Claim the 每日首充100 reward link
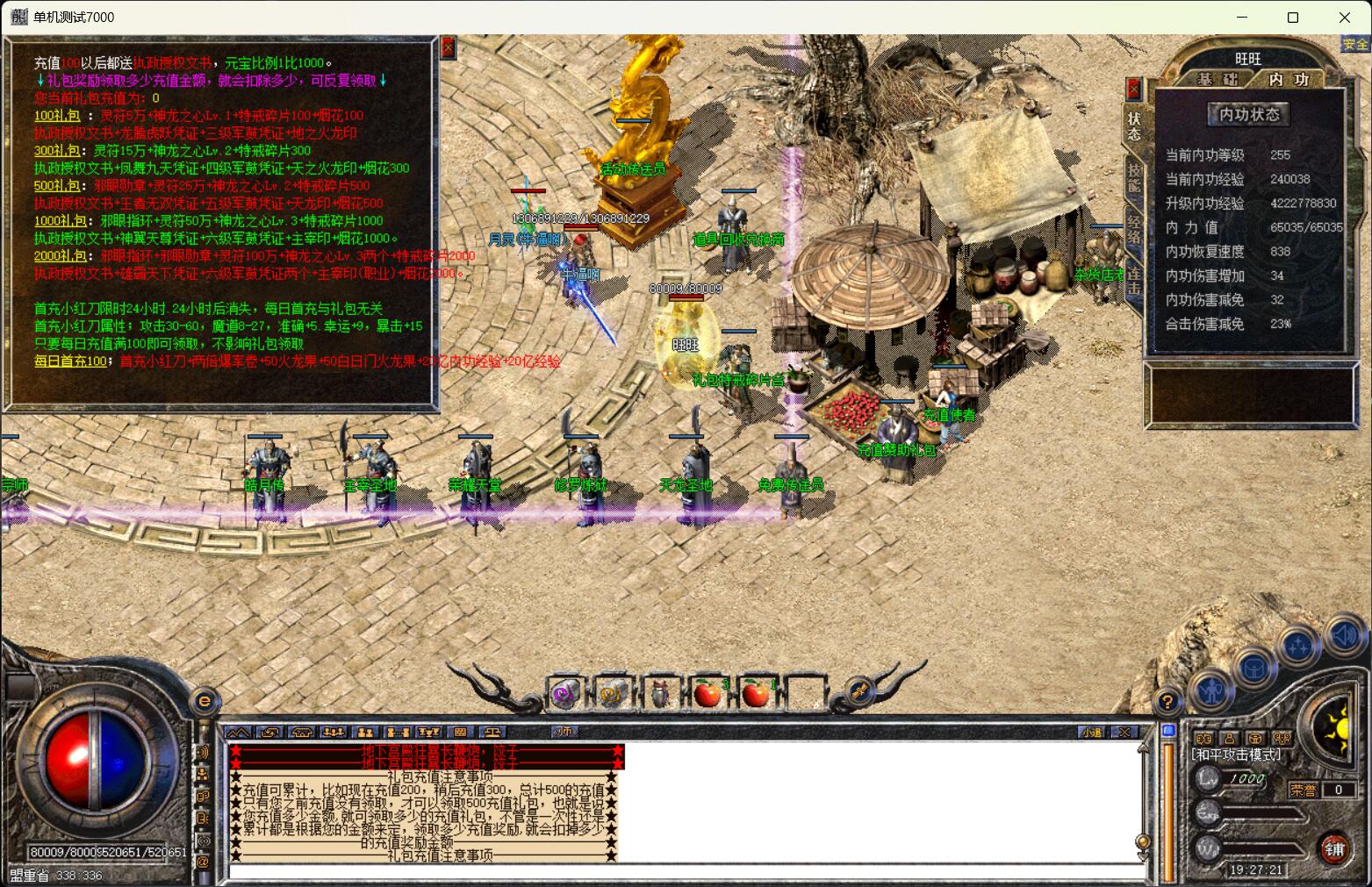 pyautogui.click(x=70, y=361)
